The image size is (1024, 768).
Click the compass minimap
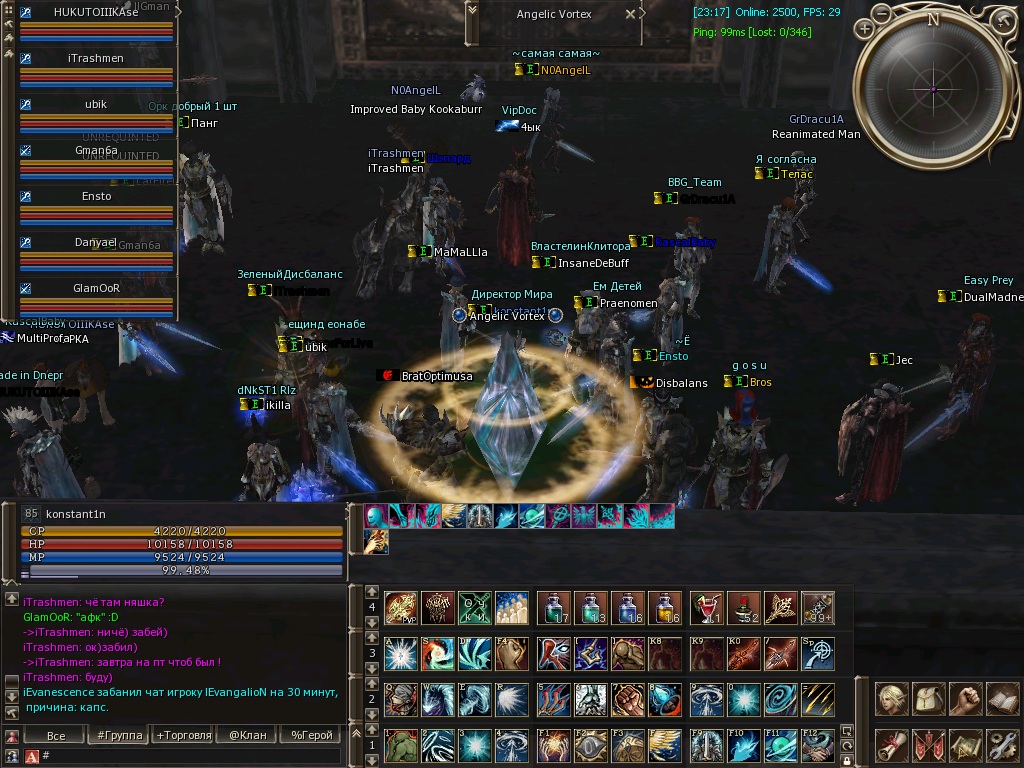pyautogui.click(x=933, y=88)
